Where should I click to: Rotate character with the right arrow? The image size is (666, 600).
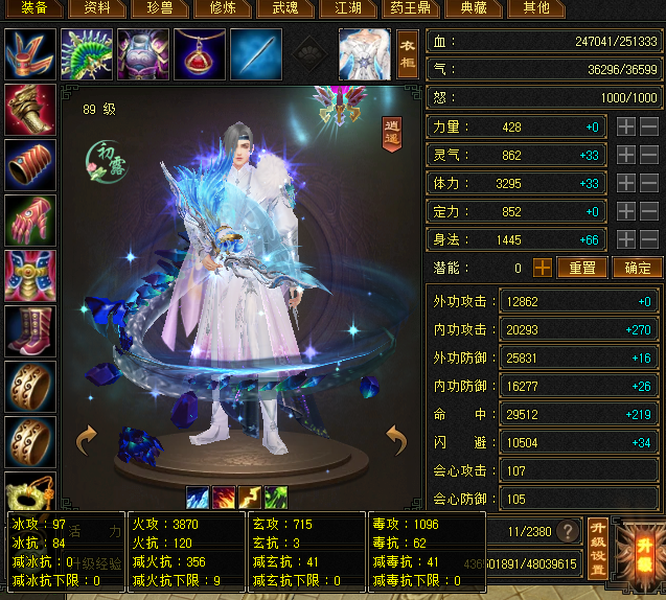click(x=396, y=438)
